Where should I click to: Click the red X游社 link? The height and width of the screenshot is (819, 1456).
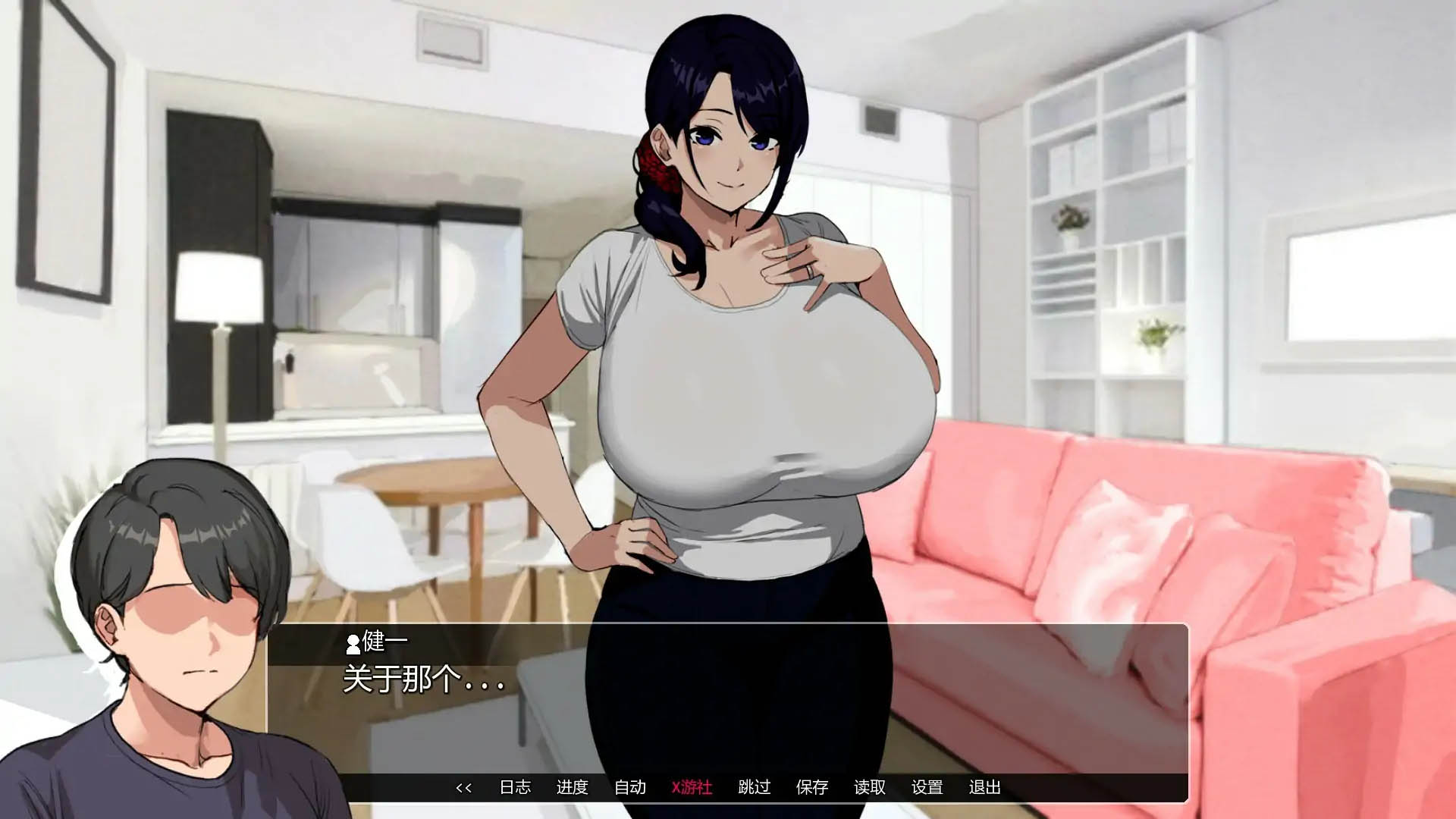click(692, 788)
